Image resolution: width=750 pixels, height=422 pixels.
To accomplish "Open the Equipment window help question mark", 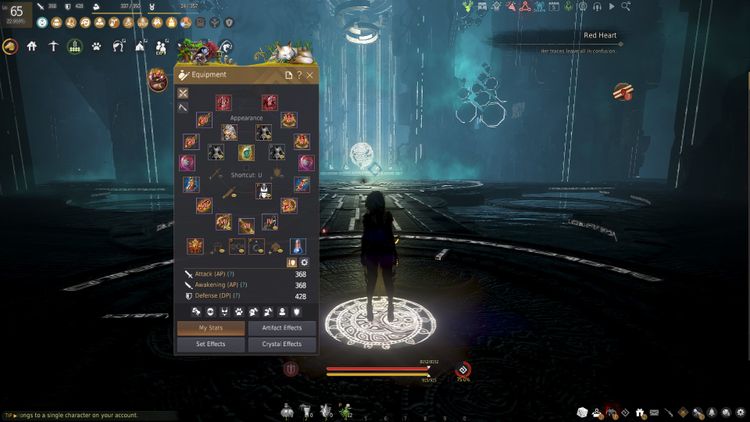I will [299, 75].
